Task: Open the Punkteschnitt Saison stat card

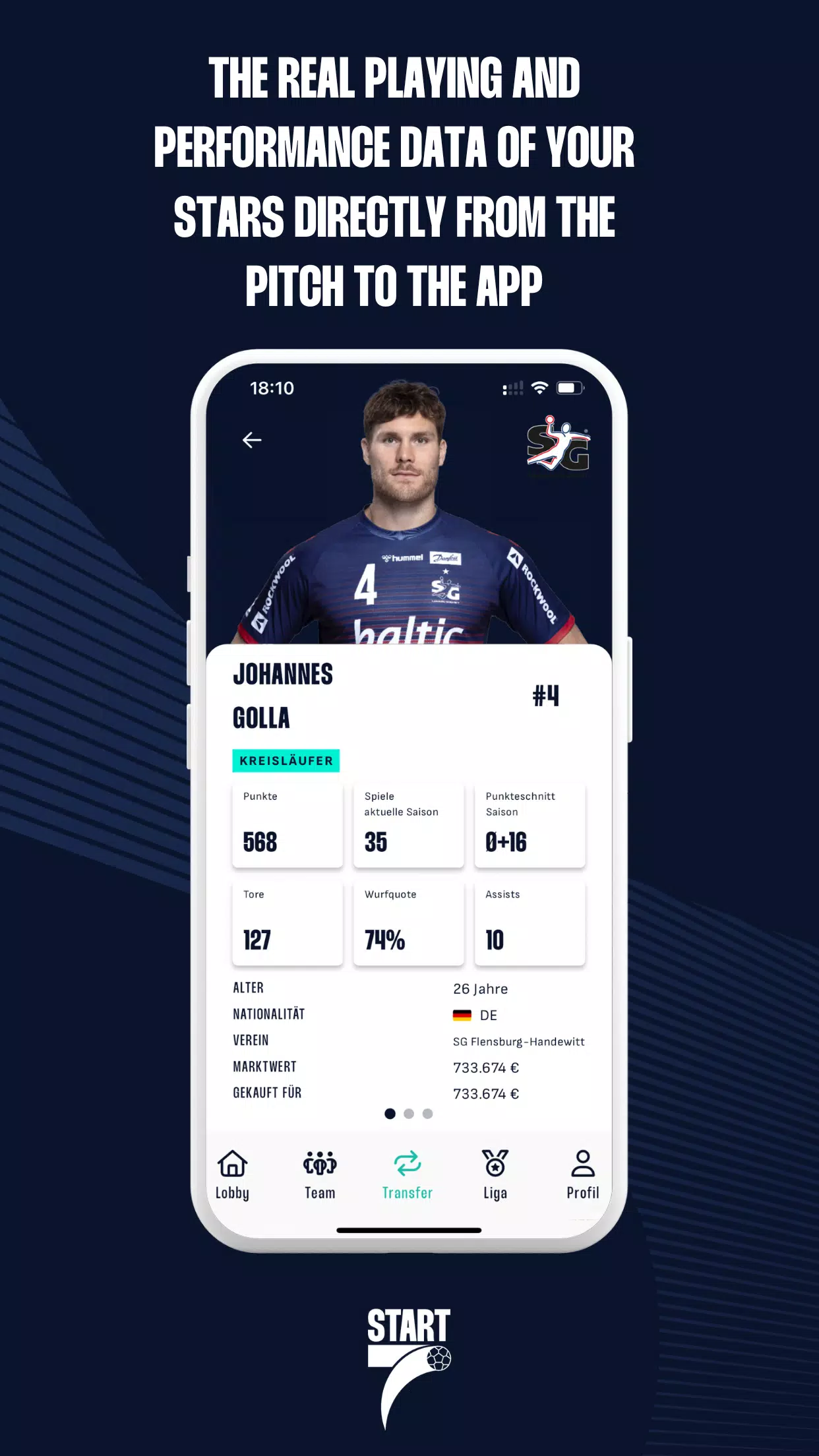Action: click(530, 825)
